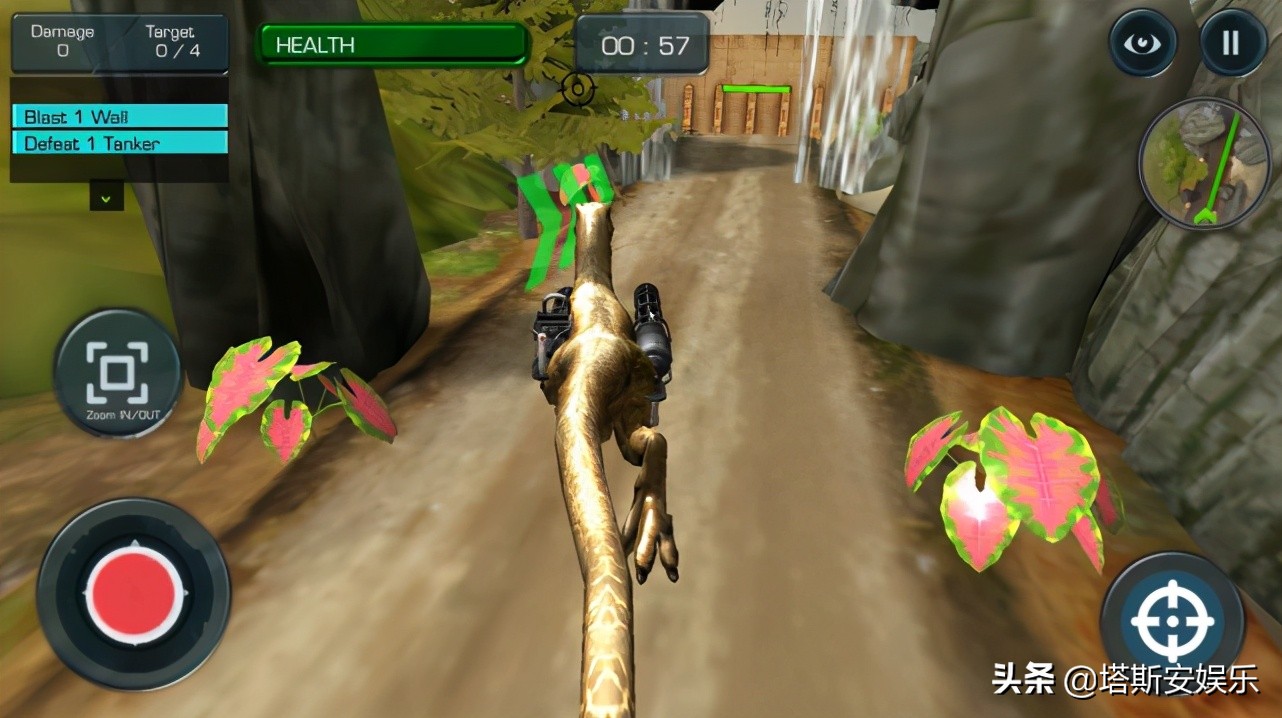1282x718 pixels.
Task: Pause the game
Action: click(x=1231, y=43)
